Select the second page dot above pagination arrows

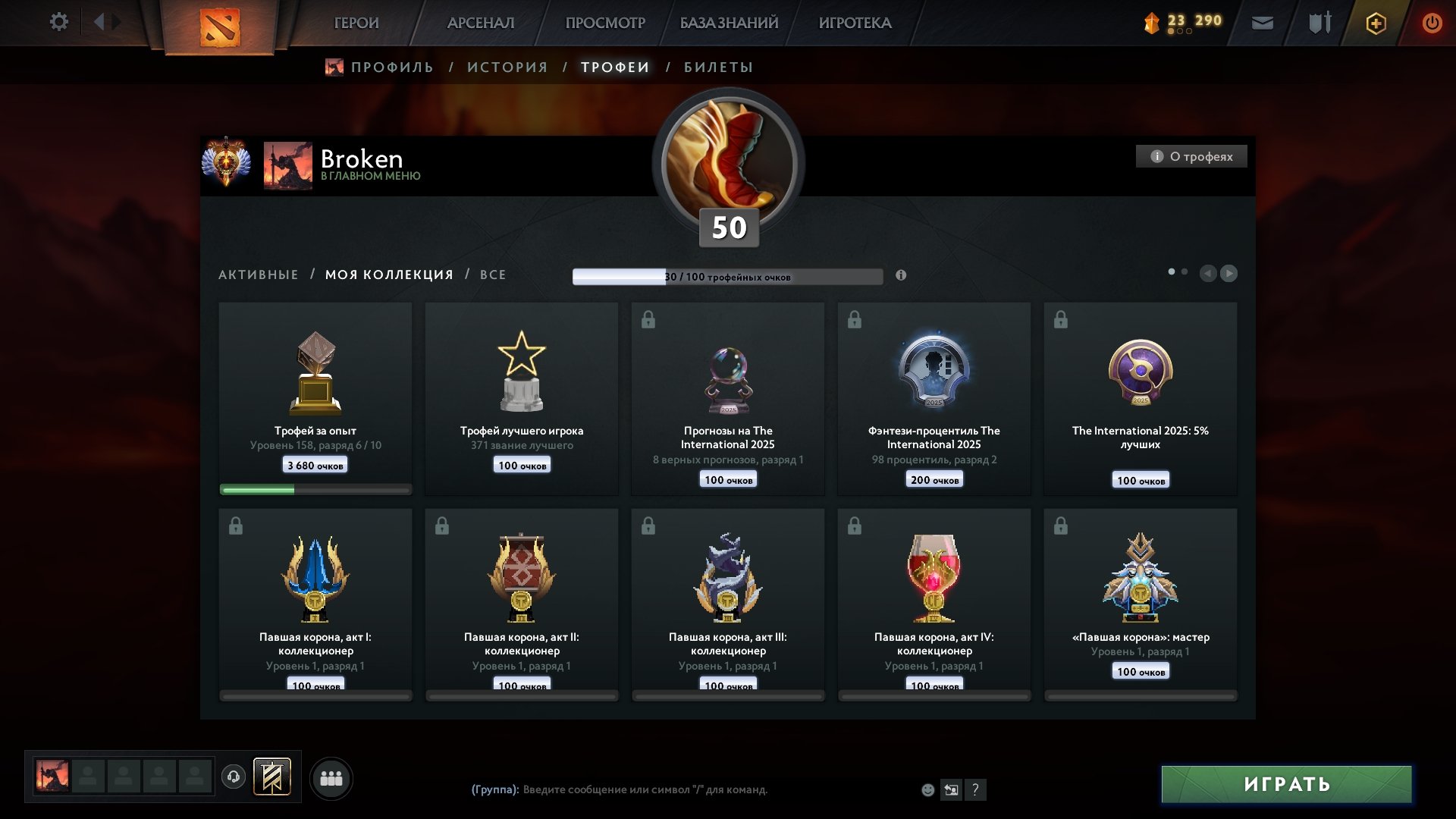[x=1185, y=270]
